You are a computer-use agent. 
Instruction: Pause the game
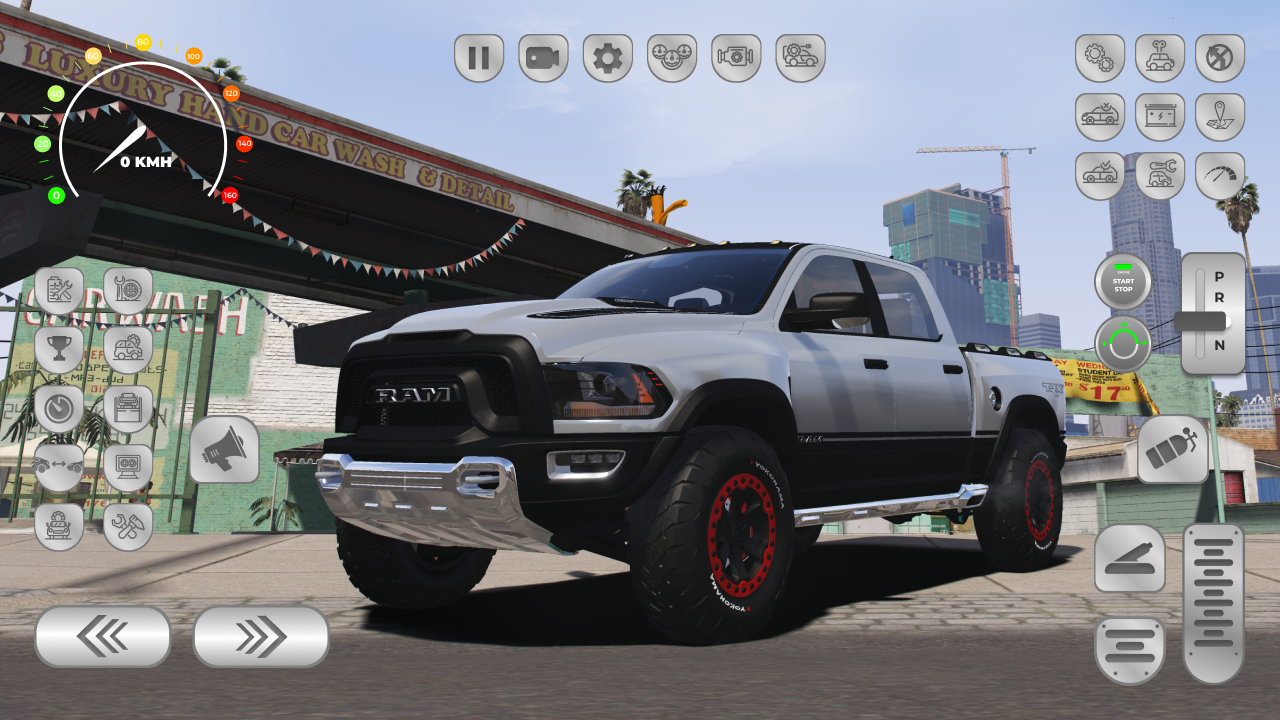point(479,58)
